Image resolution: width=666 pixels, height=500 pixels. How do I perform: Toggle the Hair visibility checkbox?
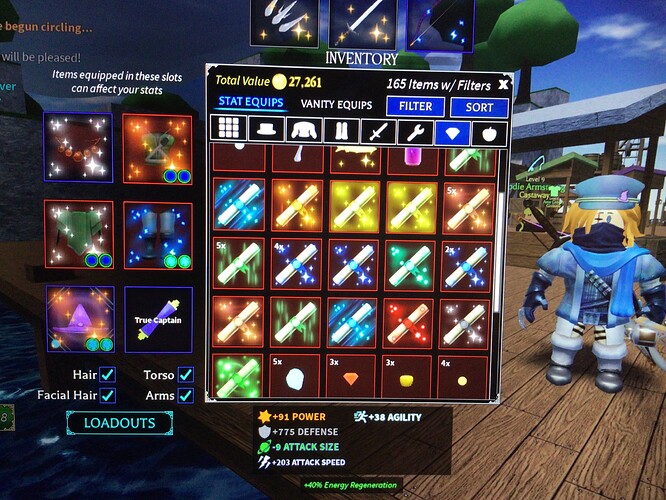[108, 375]
